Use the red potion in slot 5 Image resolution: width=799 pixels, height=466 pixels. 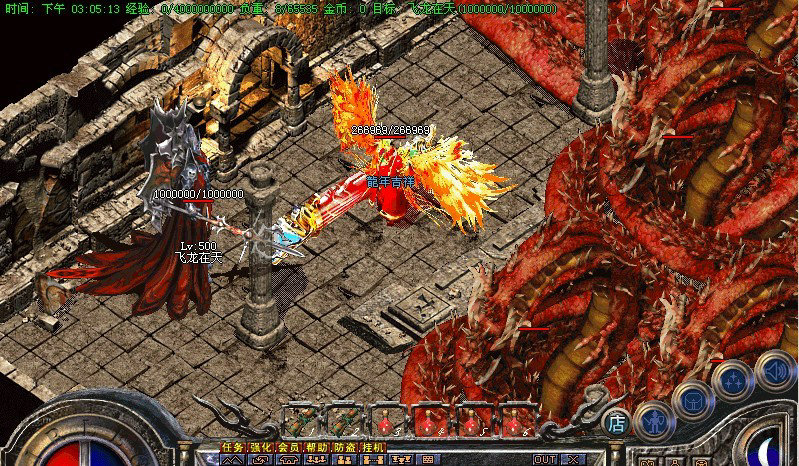pyautogui.click(x=475, y=420)
